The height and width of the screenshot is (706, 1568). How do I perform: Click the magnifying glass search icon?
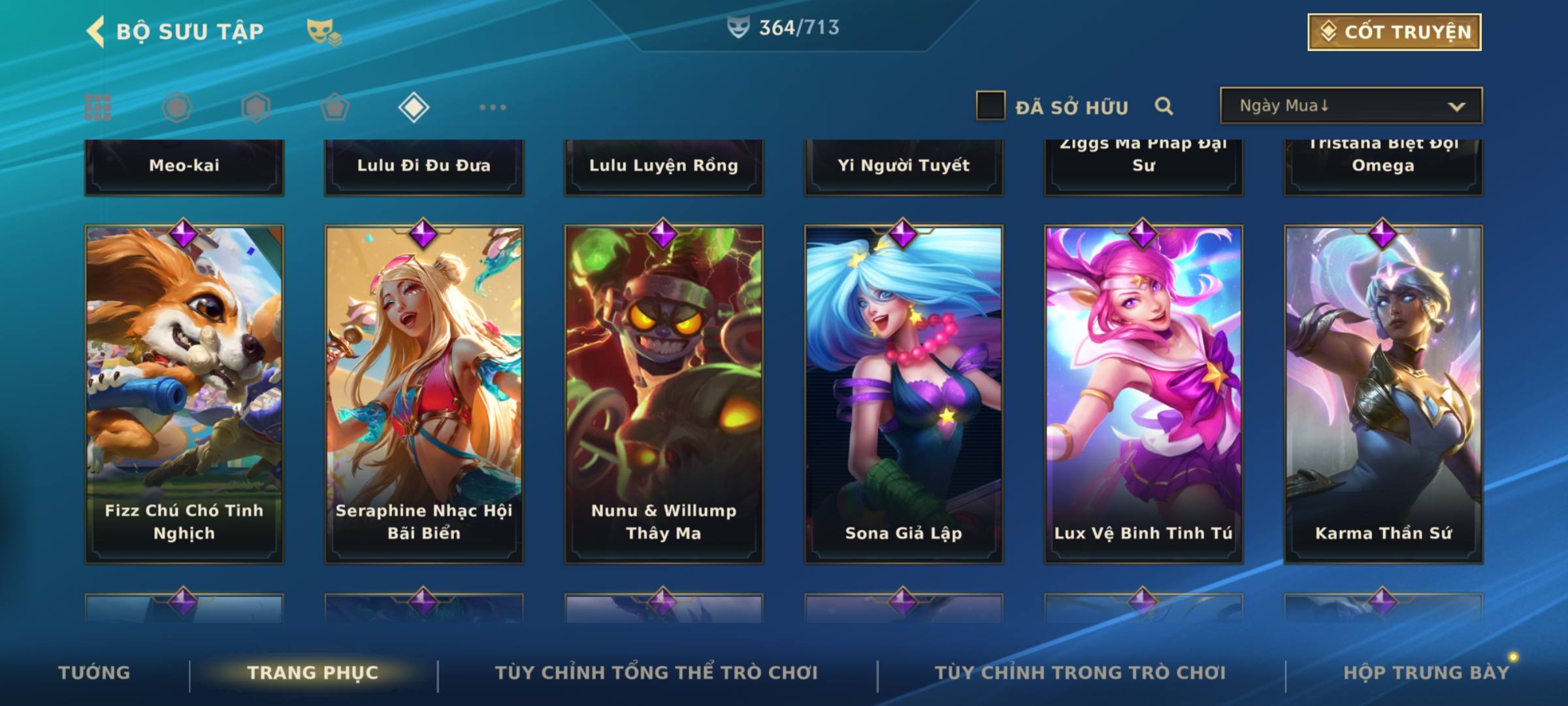click(1164, 106)
